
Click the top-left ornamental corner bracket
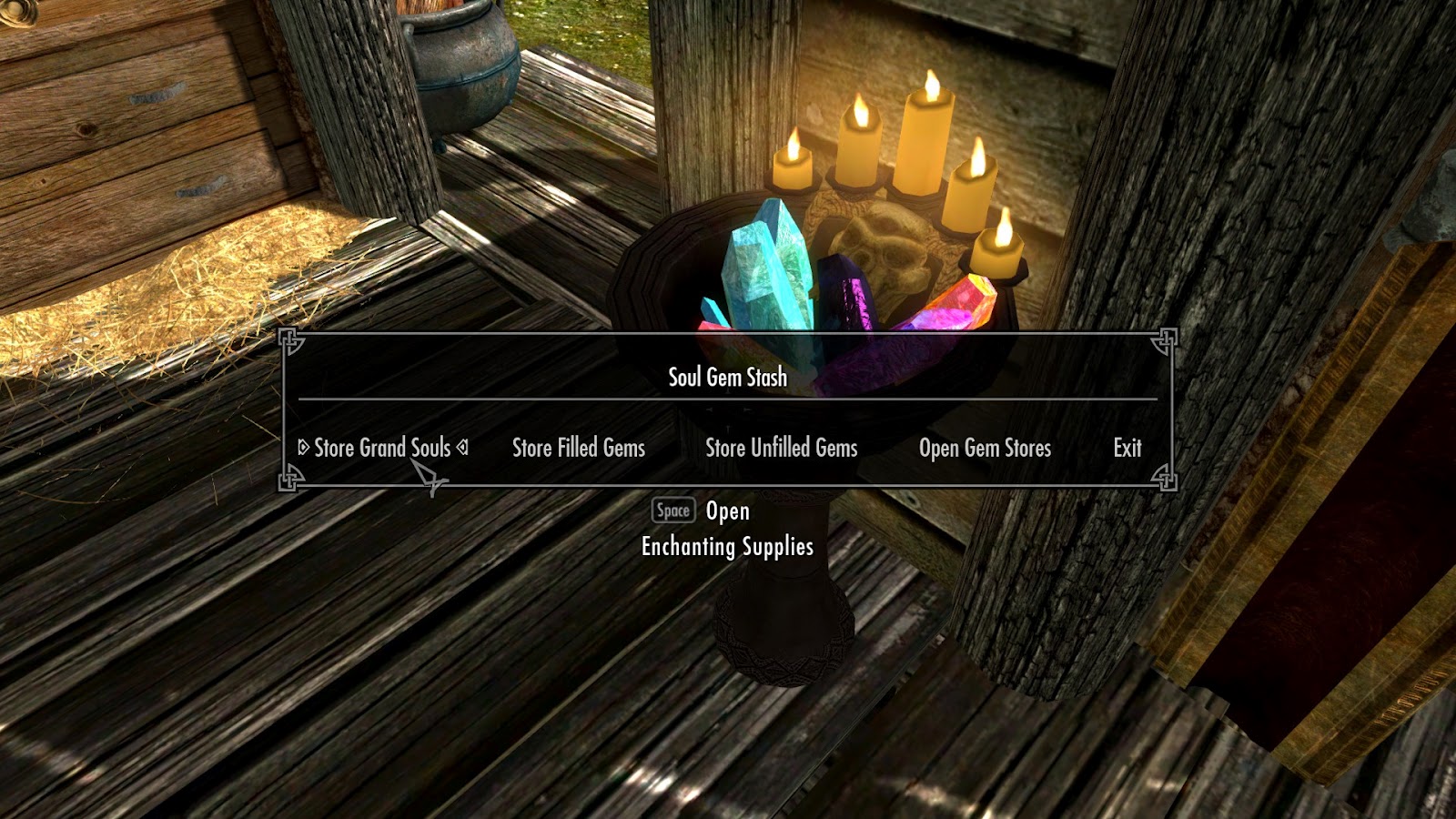click(x=289, y=340)
